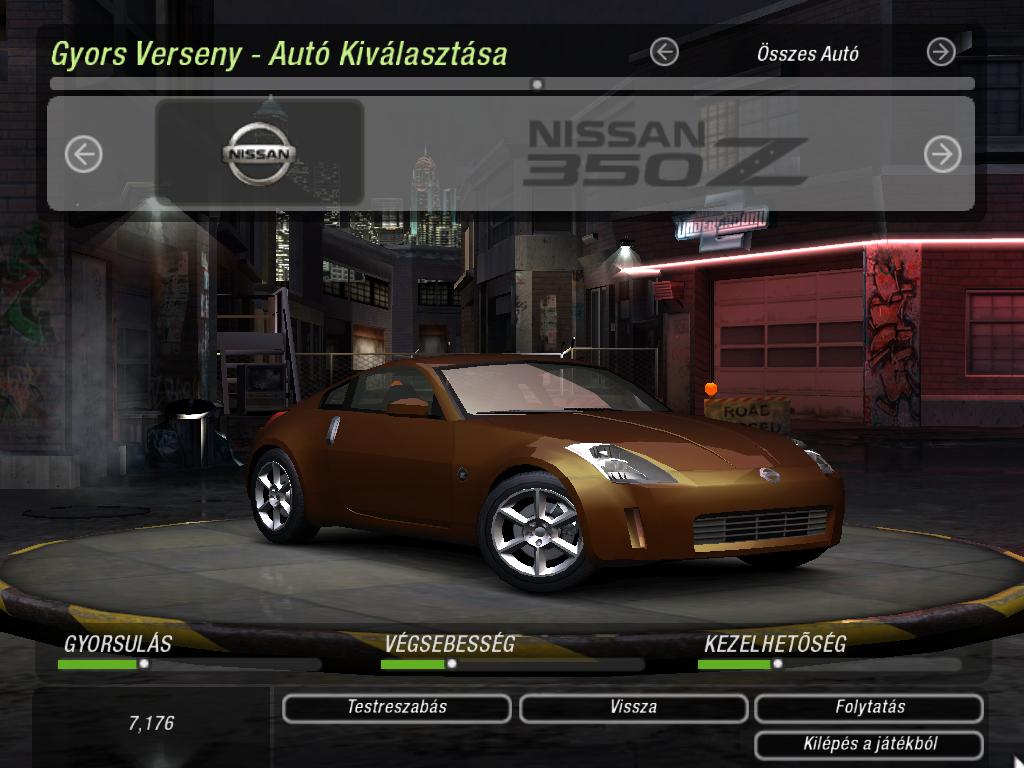Image resolution: width=1024 pixels, height=768 pixels.
Task: Quit via Kilépés a játékból button
Action: (x=869, y=745)
